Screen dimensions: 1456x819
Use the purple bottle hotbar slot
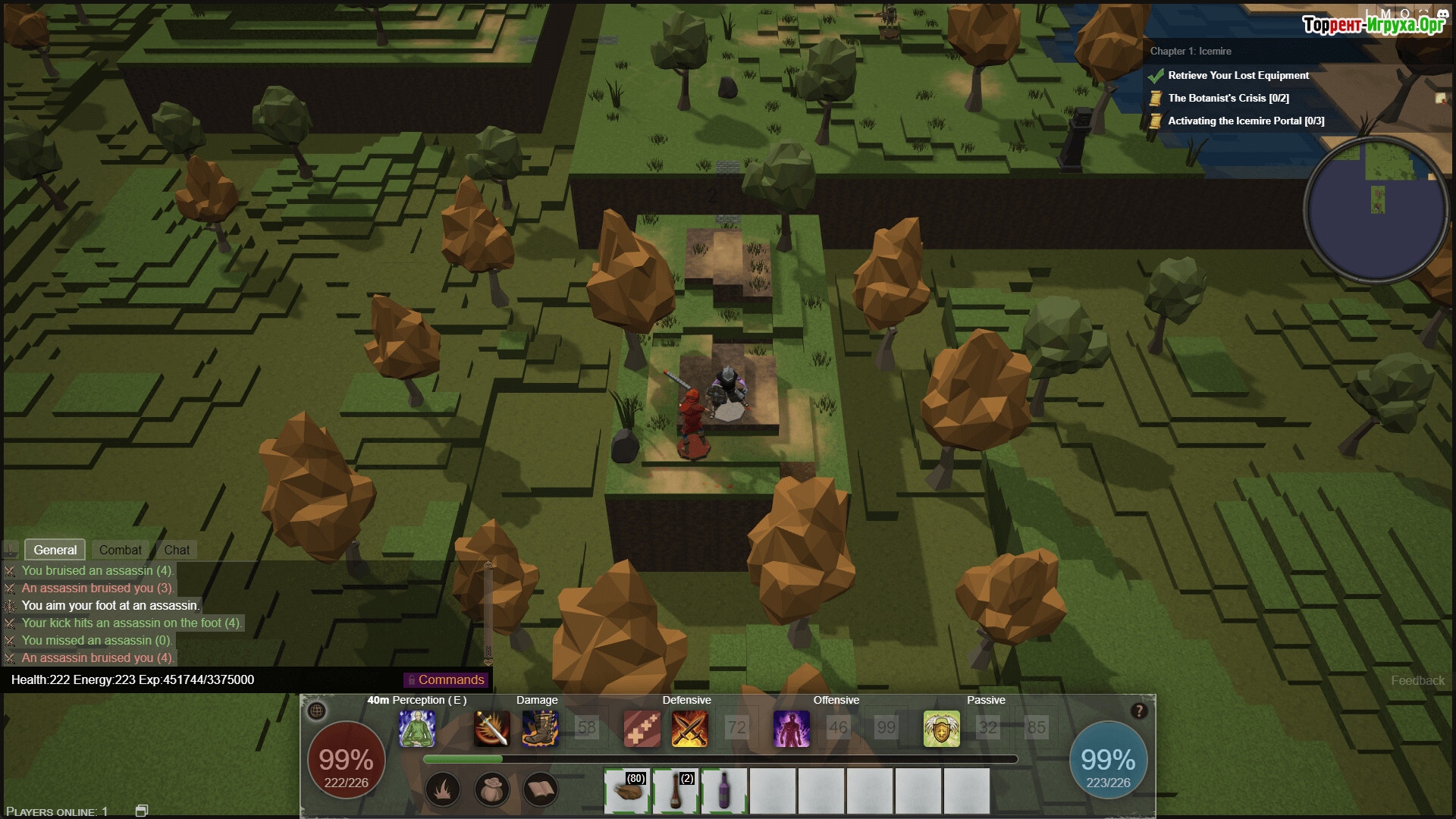(x=724, y=790)
